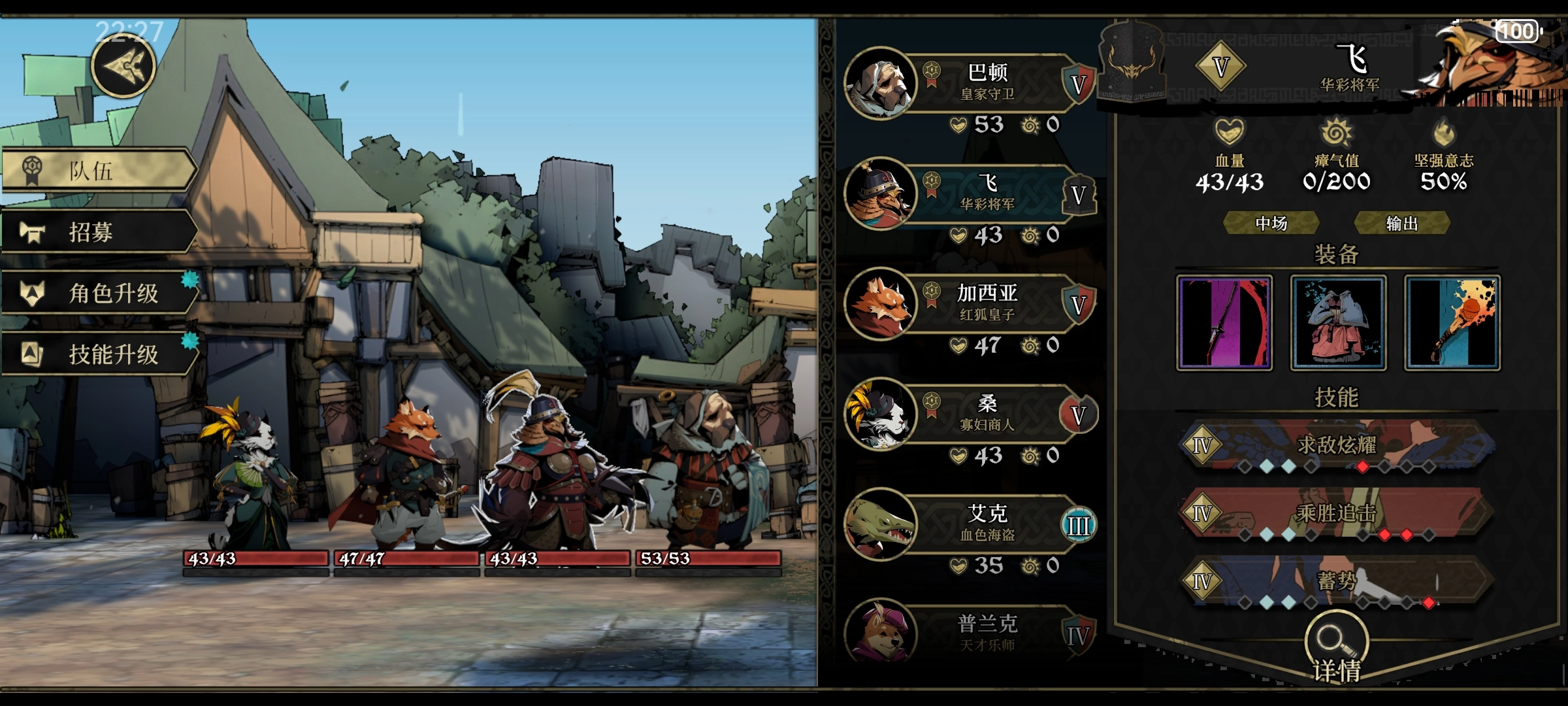The width and height of the screenshot is (1568, 706).
Task: Select the 角色升级 character upgrade menu
Action: tap(99, 293)
